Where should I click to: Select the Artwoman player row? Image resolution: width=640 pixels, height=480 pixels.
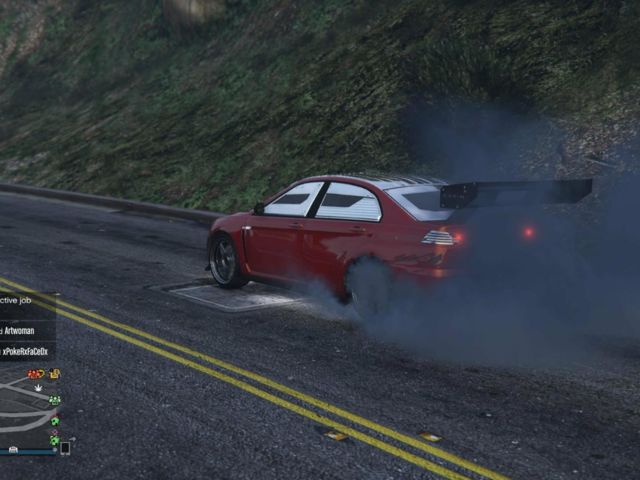(x=26, y=331)
